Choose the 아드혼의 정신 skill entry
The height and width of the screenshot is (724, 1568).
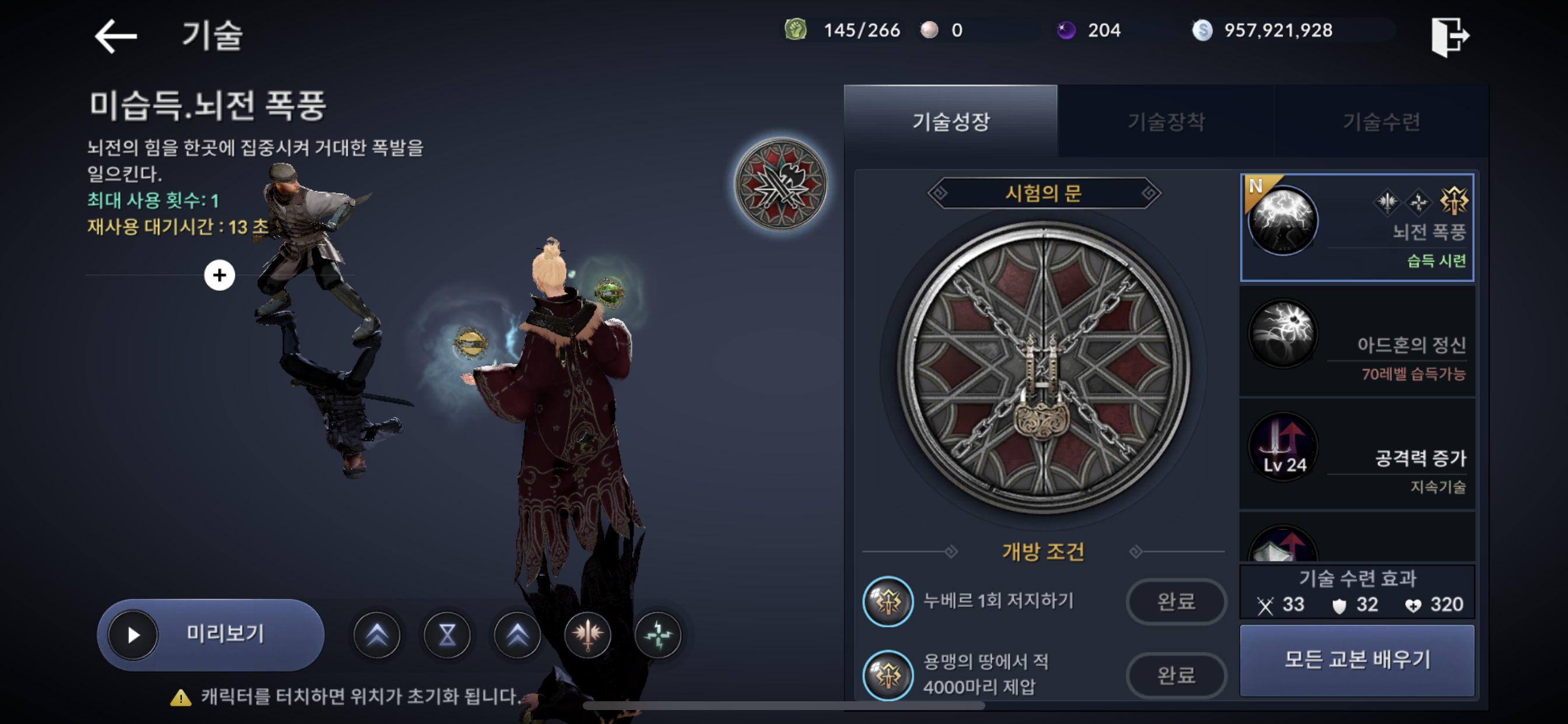click(1356, 342)
